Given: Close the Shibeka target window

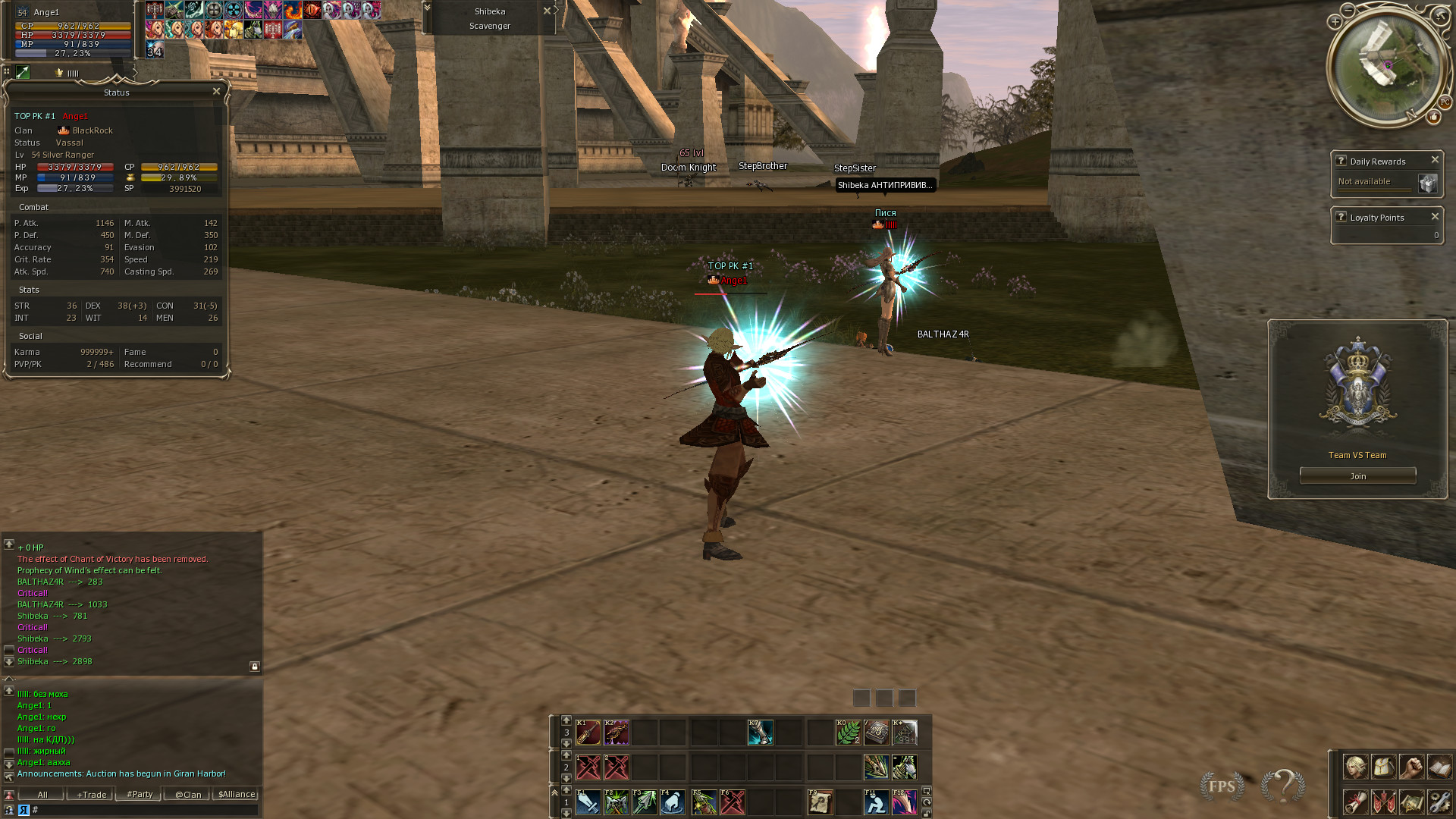Looking at the screenshot, I should 547,11.
